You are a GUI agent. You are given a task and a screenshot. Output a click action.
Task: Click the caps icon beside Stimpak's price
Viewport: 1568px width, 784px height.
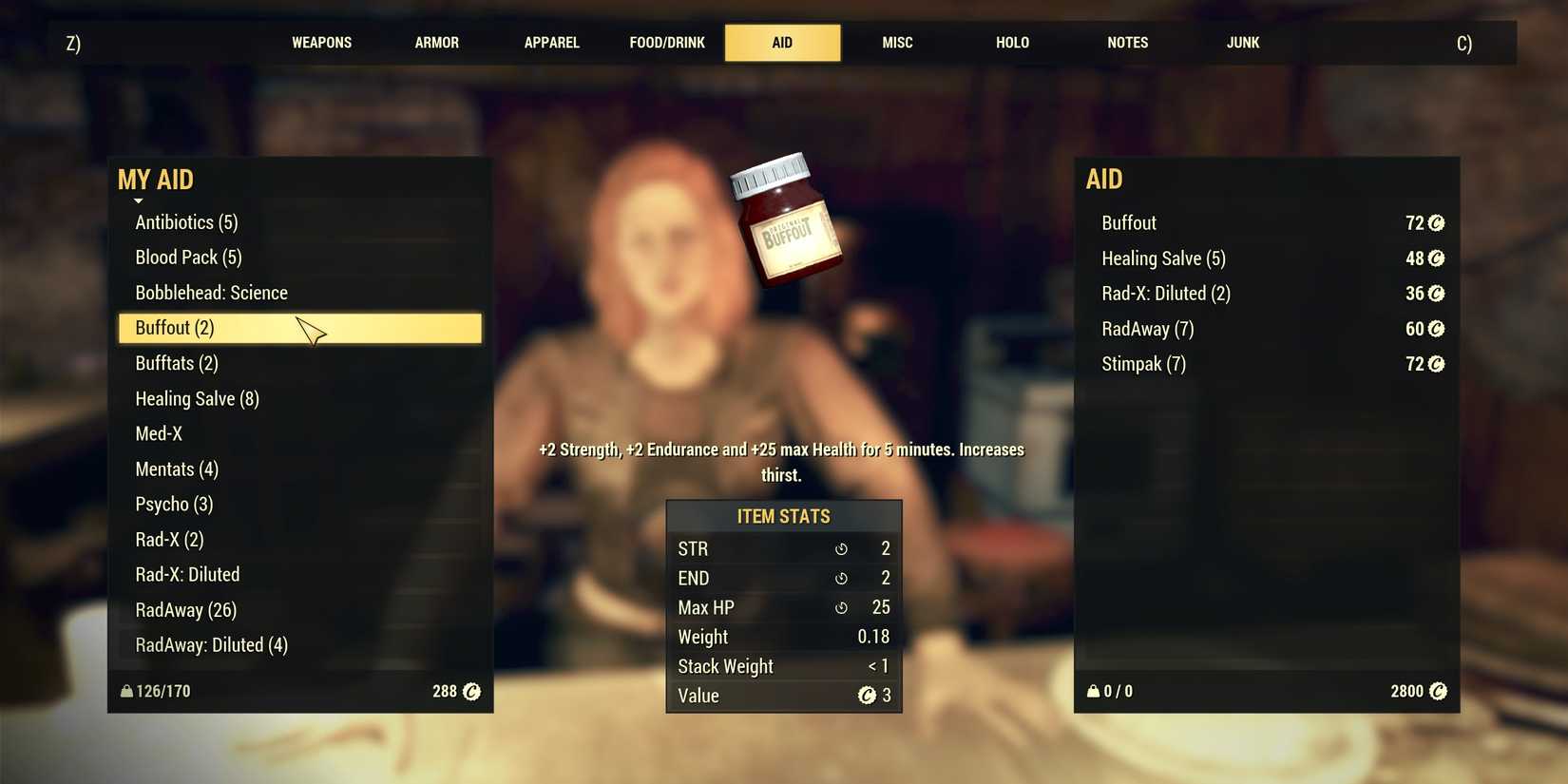(x=1437, y=364)
